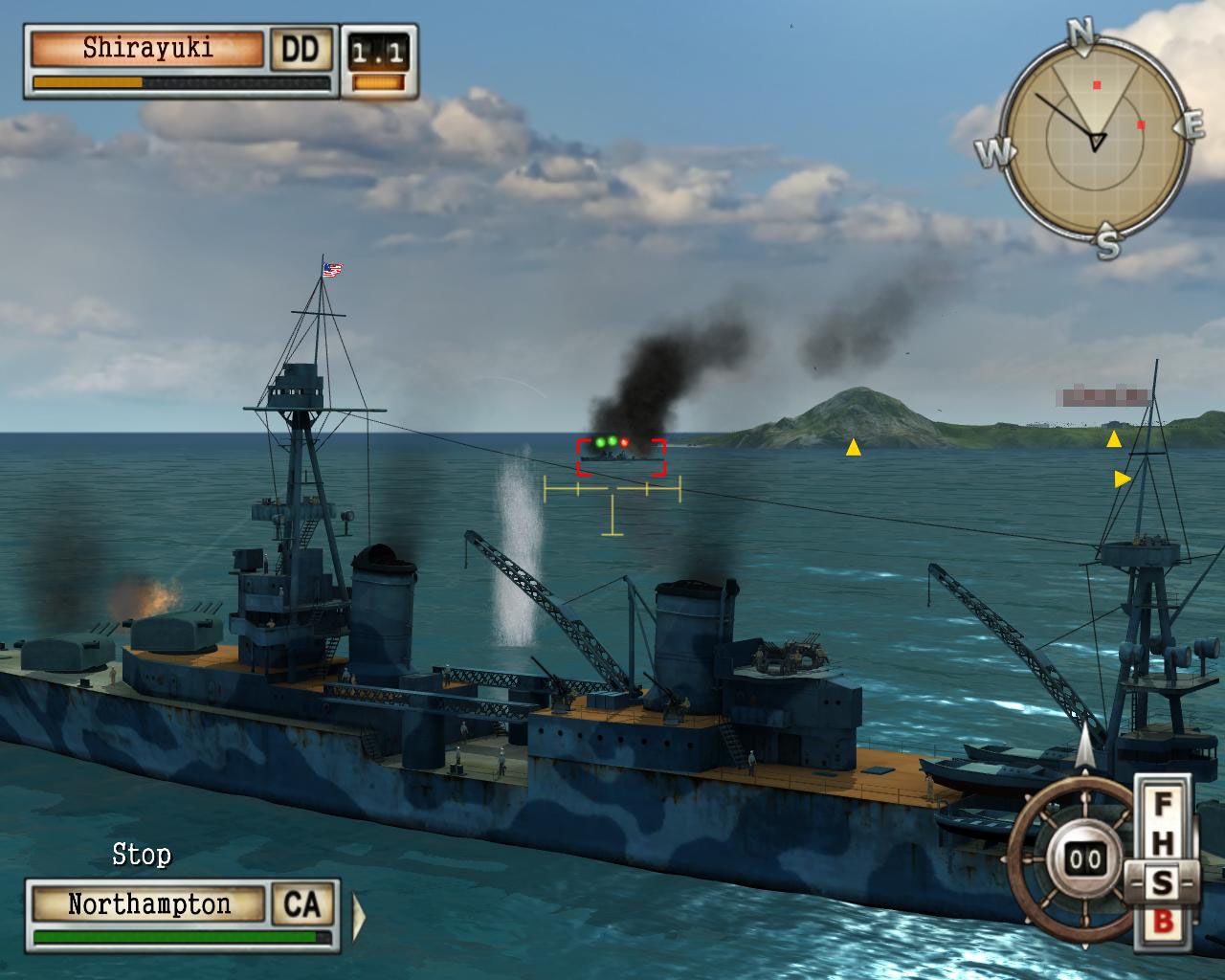
Task: Click the 1.1 weapon indicator box
Action: tap(377, 54)
